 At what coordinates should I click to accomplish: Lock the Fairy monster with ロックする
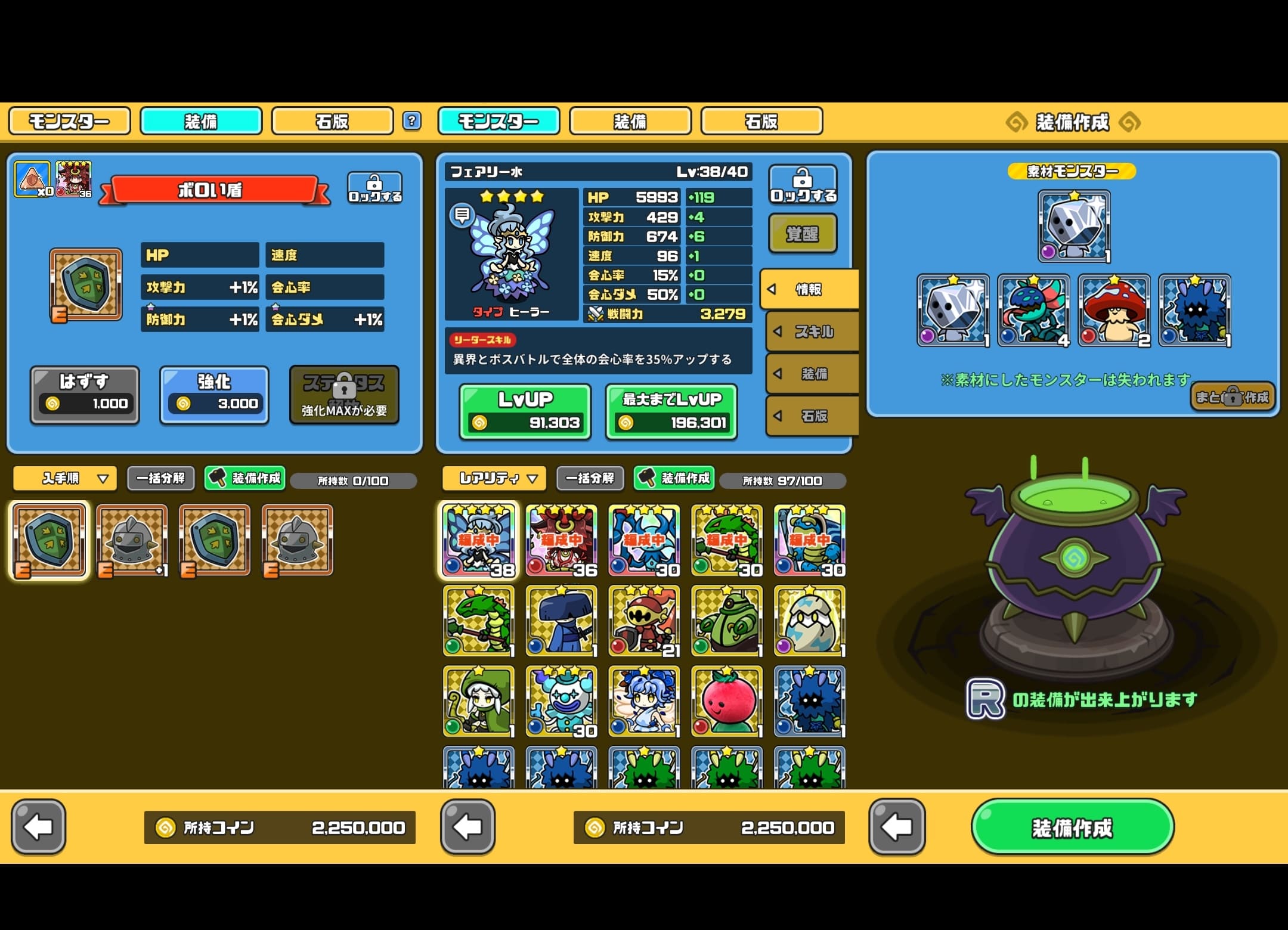coord(802,185)
